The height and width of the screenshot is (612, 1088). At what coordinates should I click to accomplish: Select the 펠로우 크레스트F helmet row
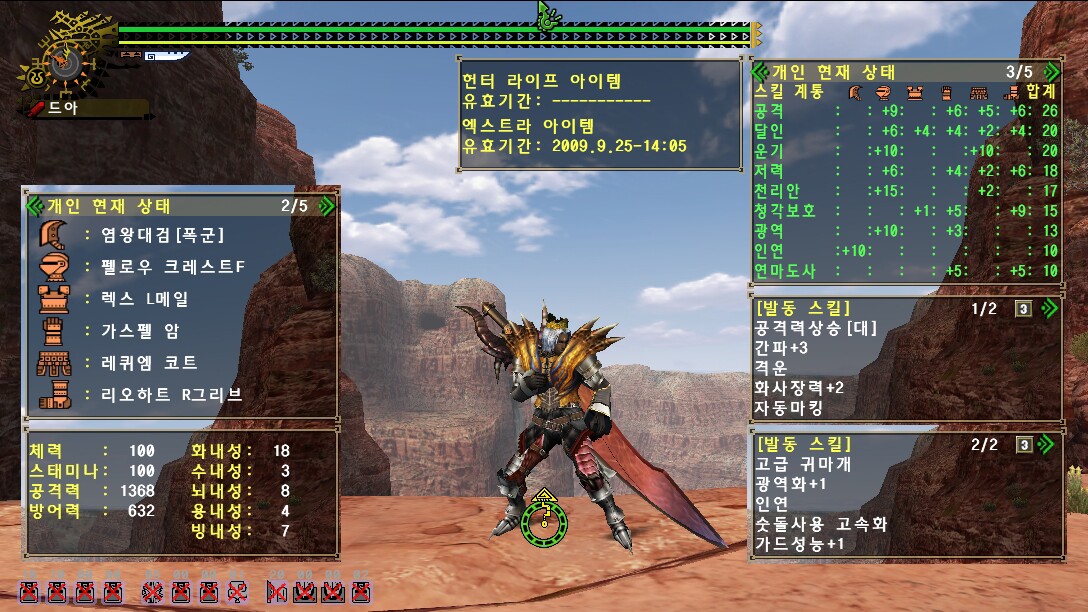(x=172, y=267)
